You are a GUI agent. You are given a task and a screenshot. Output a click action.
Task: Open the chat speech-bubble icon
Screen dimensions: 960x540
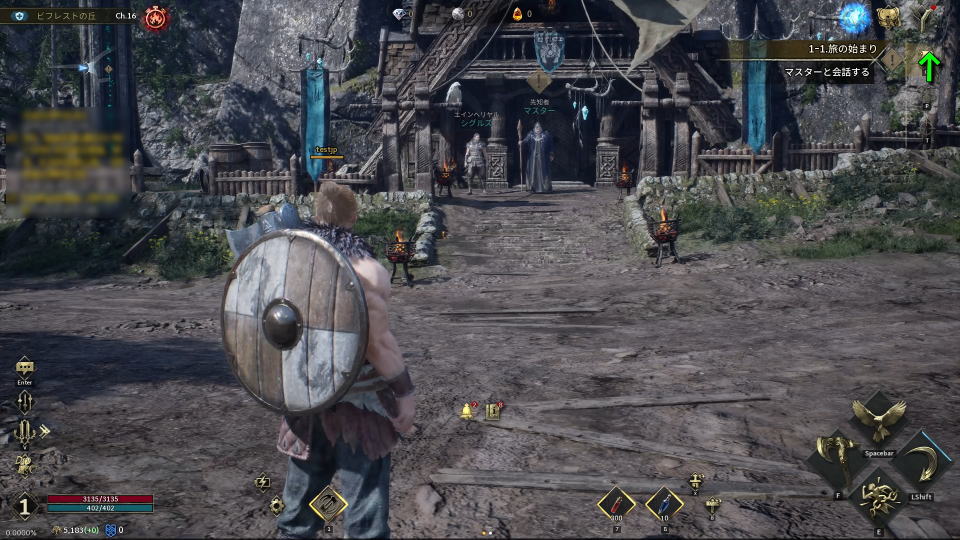click(24, 367)
